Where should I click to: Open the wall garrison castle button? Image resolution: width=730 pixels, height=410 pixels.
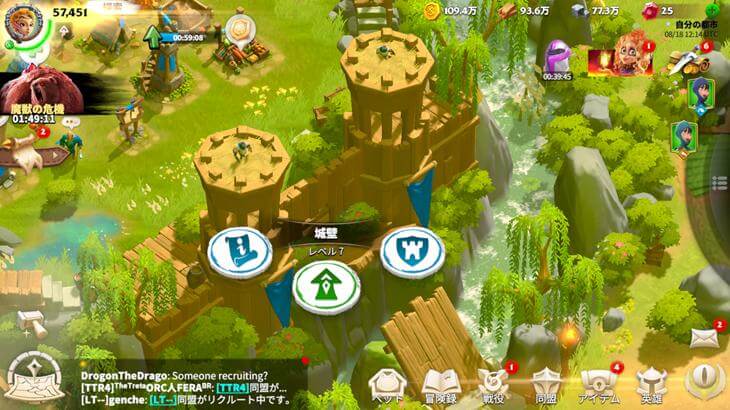pyautogui.click(x=412, y=252)
